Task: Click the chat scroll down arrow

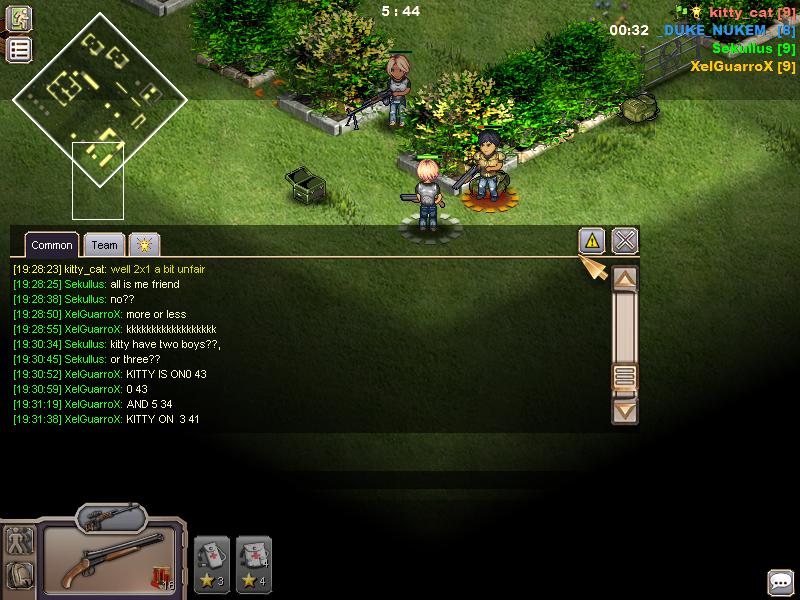Action: (x=625, y=408)
